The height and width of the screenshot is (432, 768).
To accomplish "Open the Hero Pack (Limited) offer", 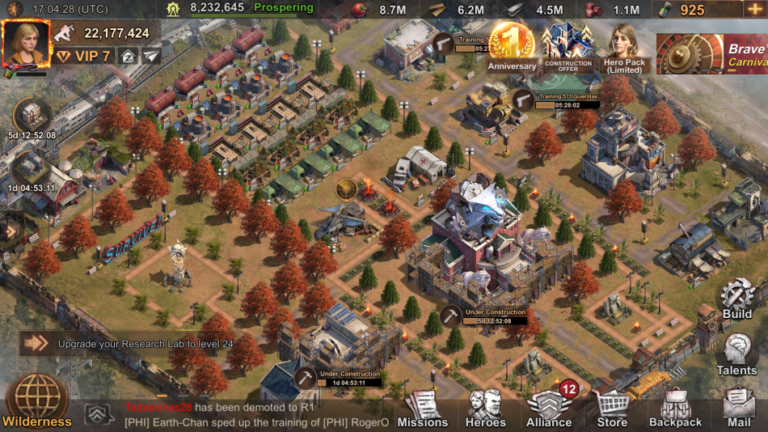I will click(625, 47).
